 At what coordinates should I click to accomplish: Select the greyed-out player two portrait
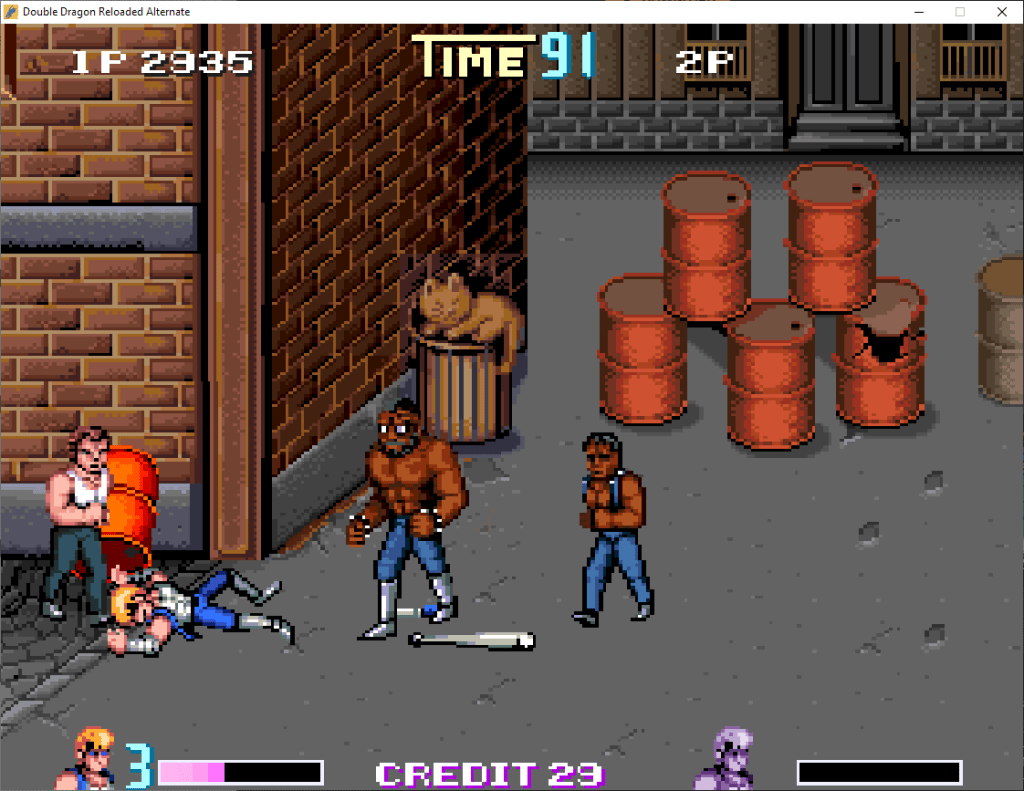pos(722,760)
